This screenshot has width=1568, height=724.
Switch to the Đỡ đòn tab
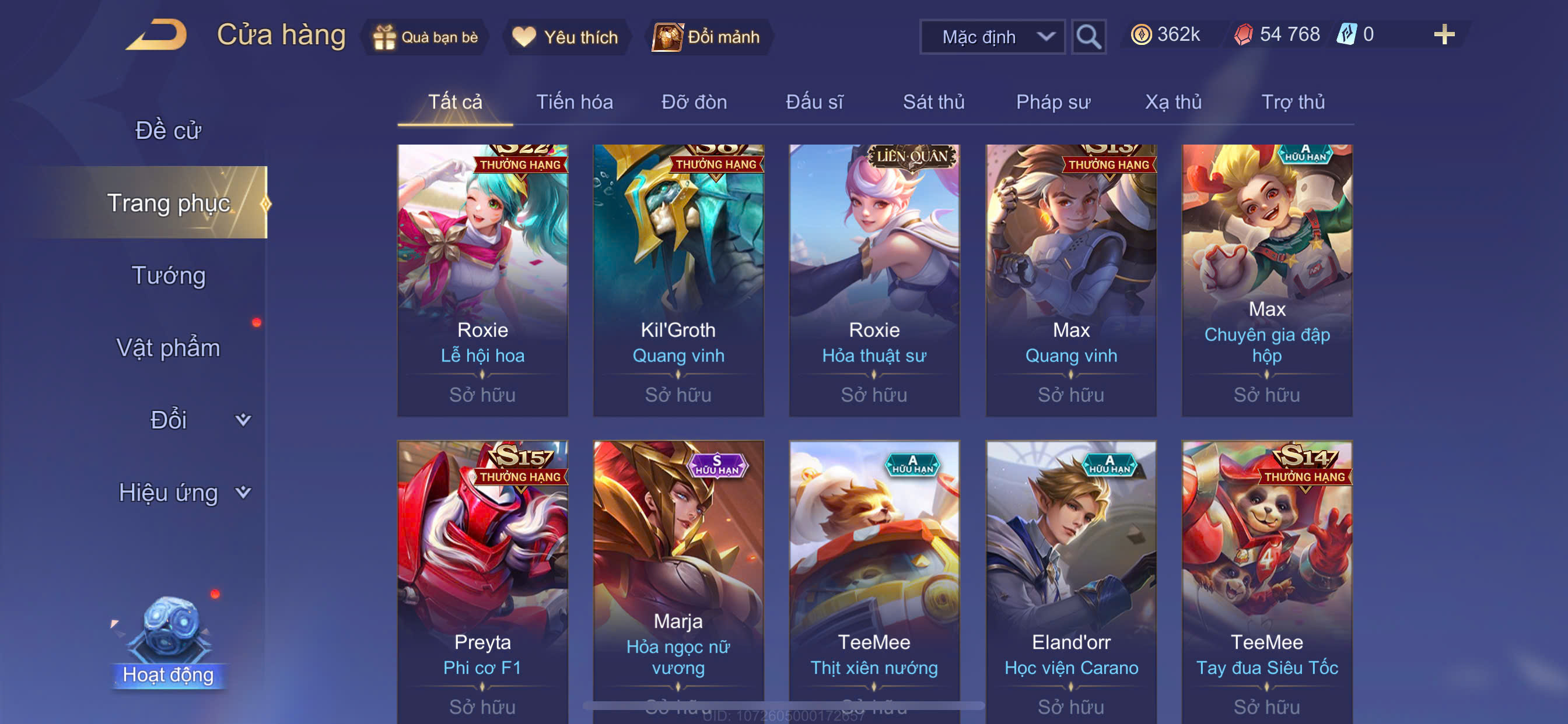(x=694, y=101)
